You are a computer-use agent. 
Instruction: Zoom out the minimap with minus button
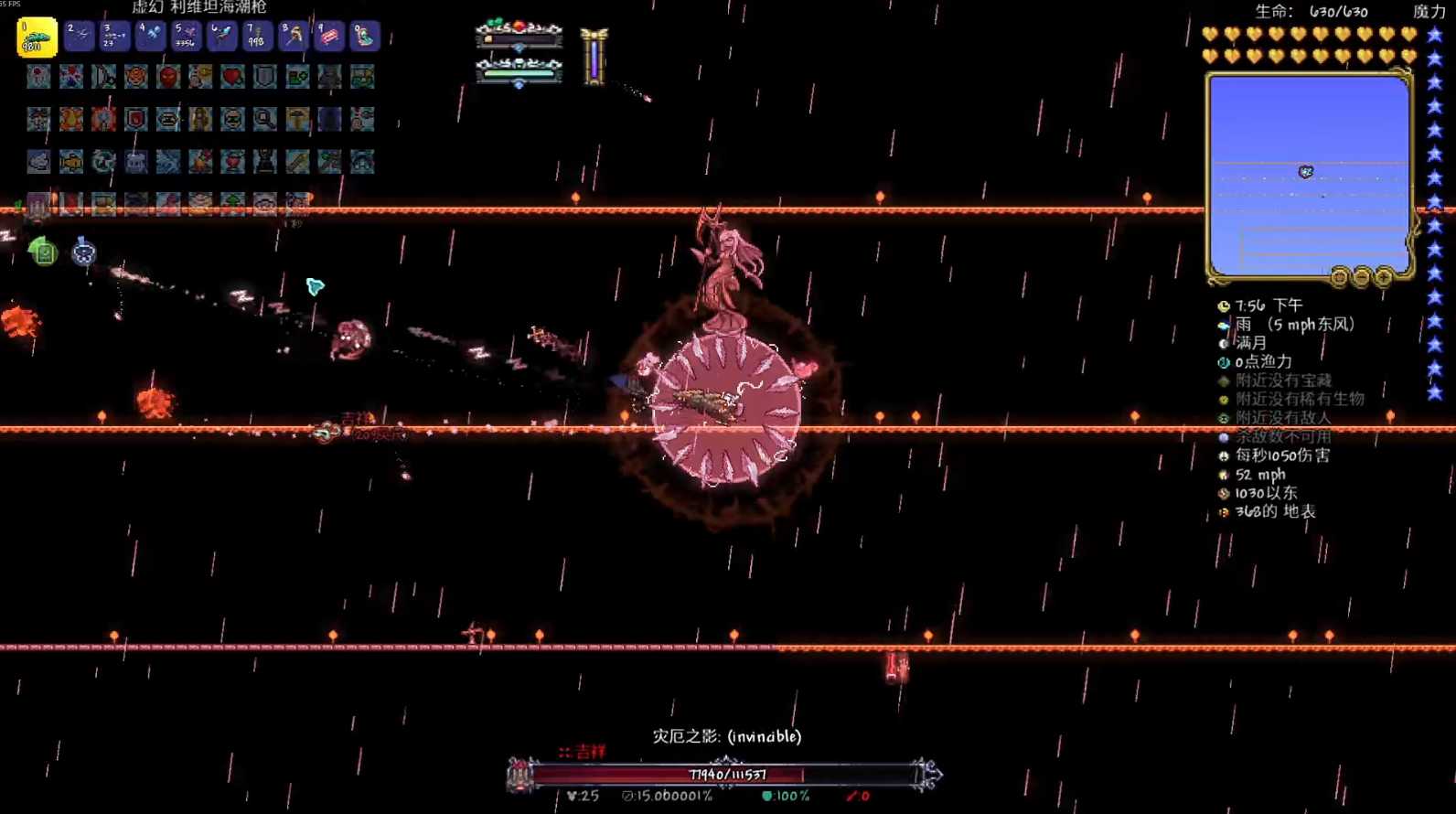[1362, 276]
